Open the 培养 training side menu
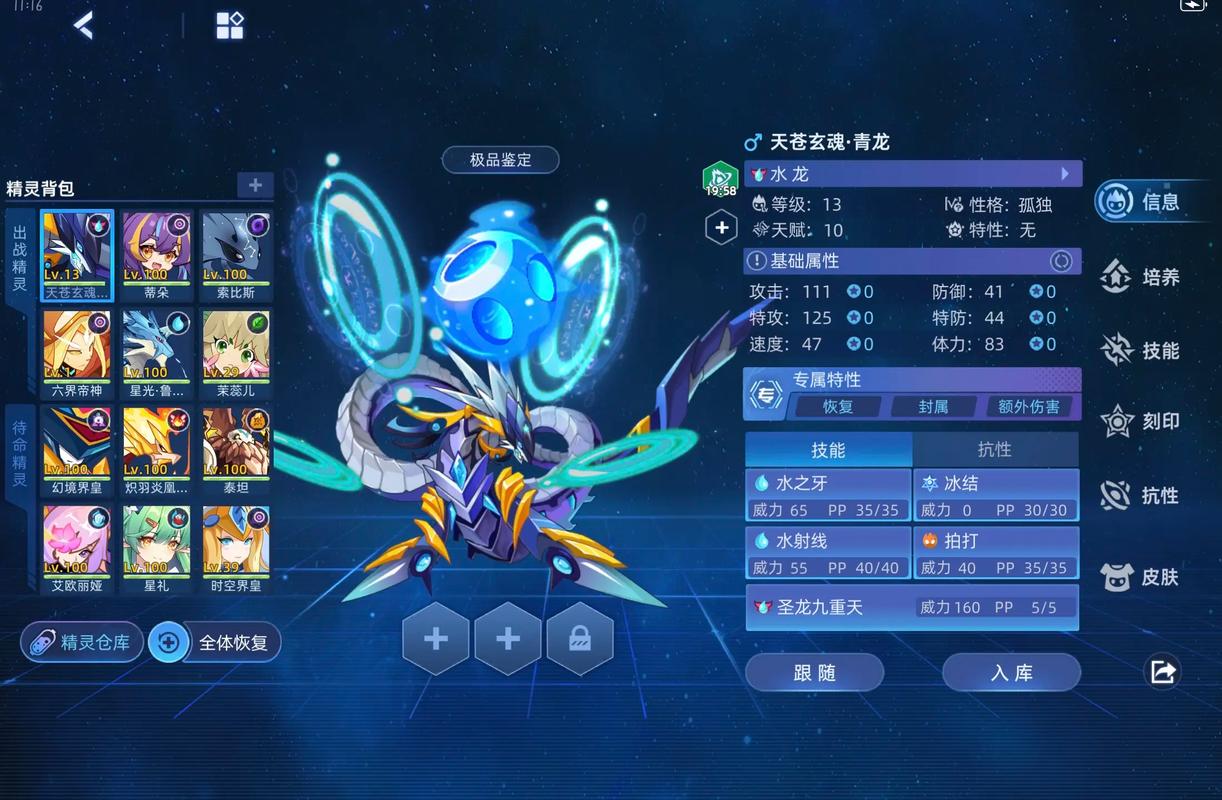 click(1143, 277)
